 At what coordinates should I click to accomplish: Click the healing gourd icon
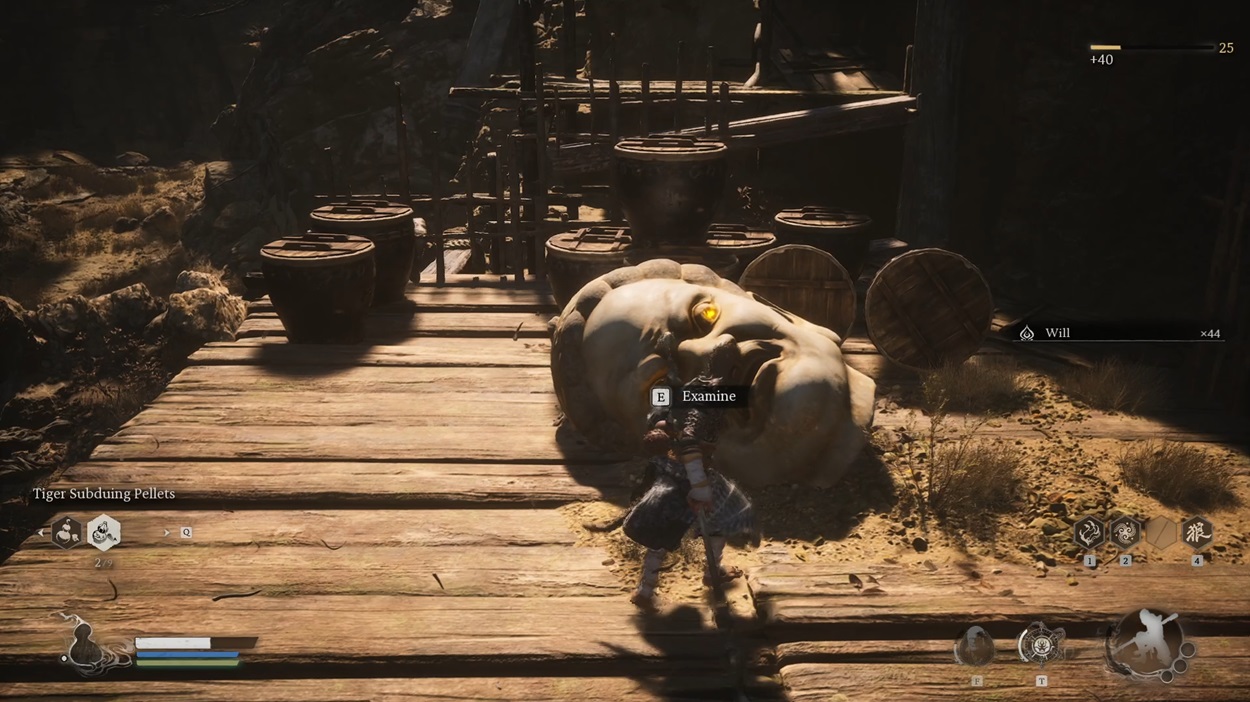click(x=90, y=643)
